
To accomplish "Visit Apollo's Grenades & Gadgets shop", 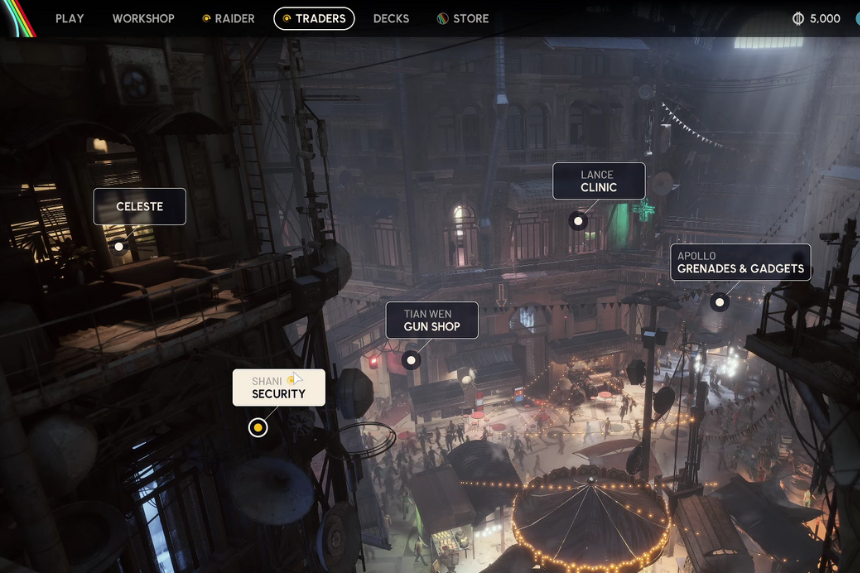I will [x=740, y=262].
